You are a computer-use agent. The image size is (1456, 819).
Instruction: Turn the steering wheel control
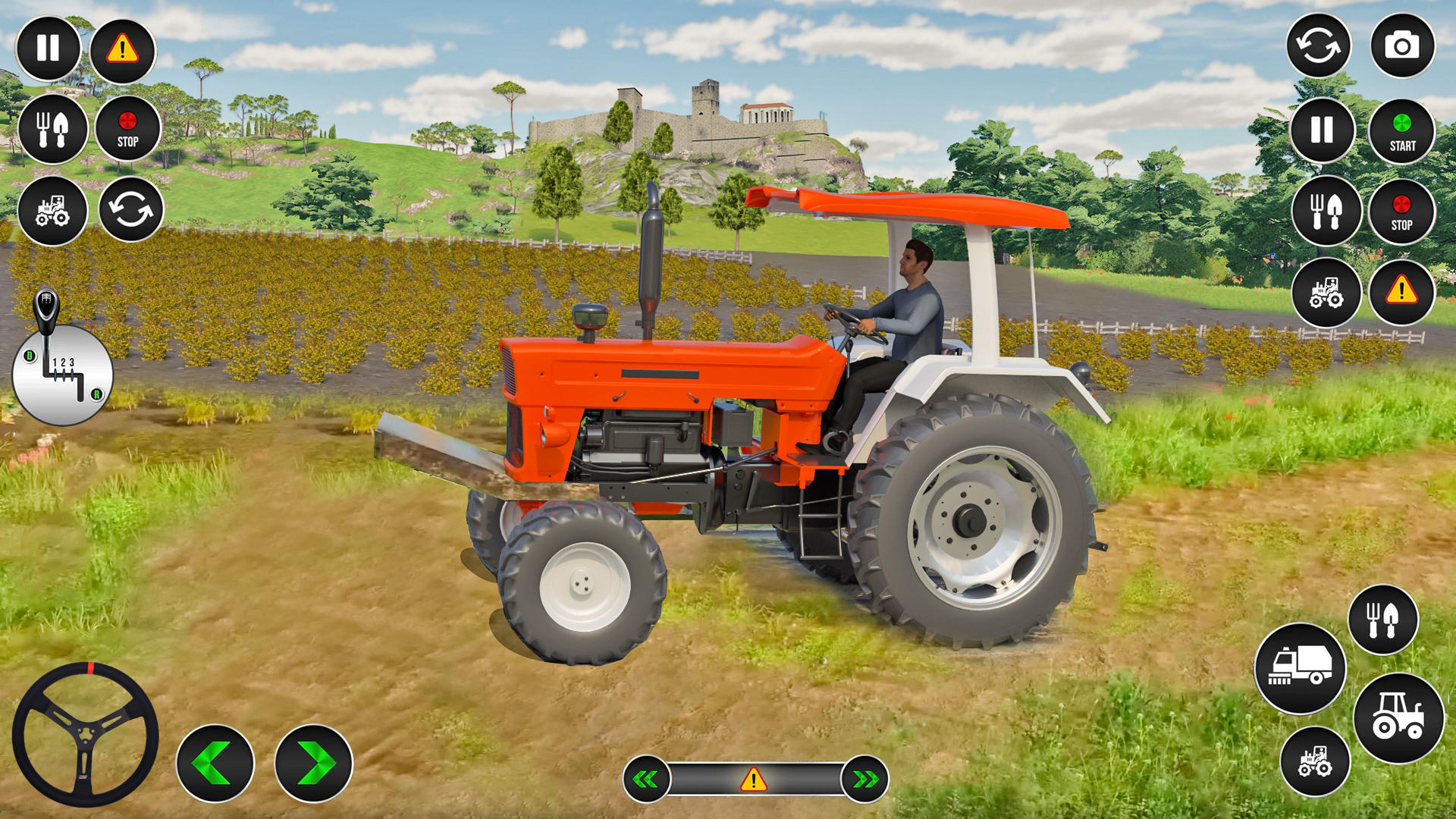pos(86,726)
